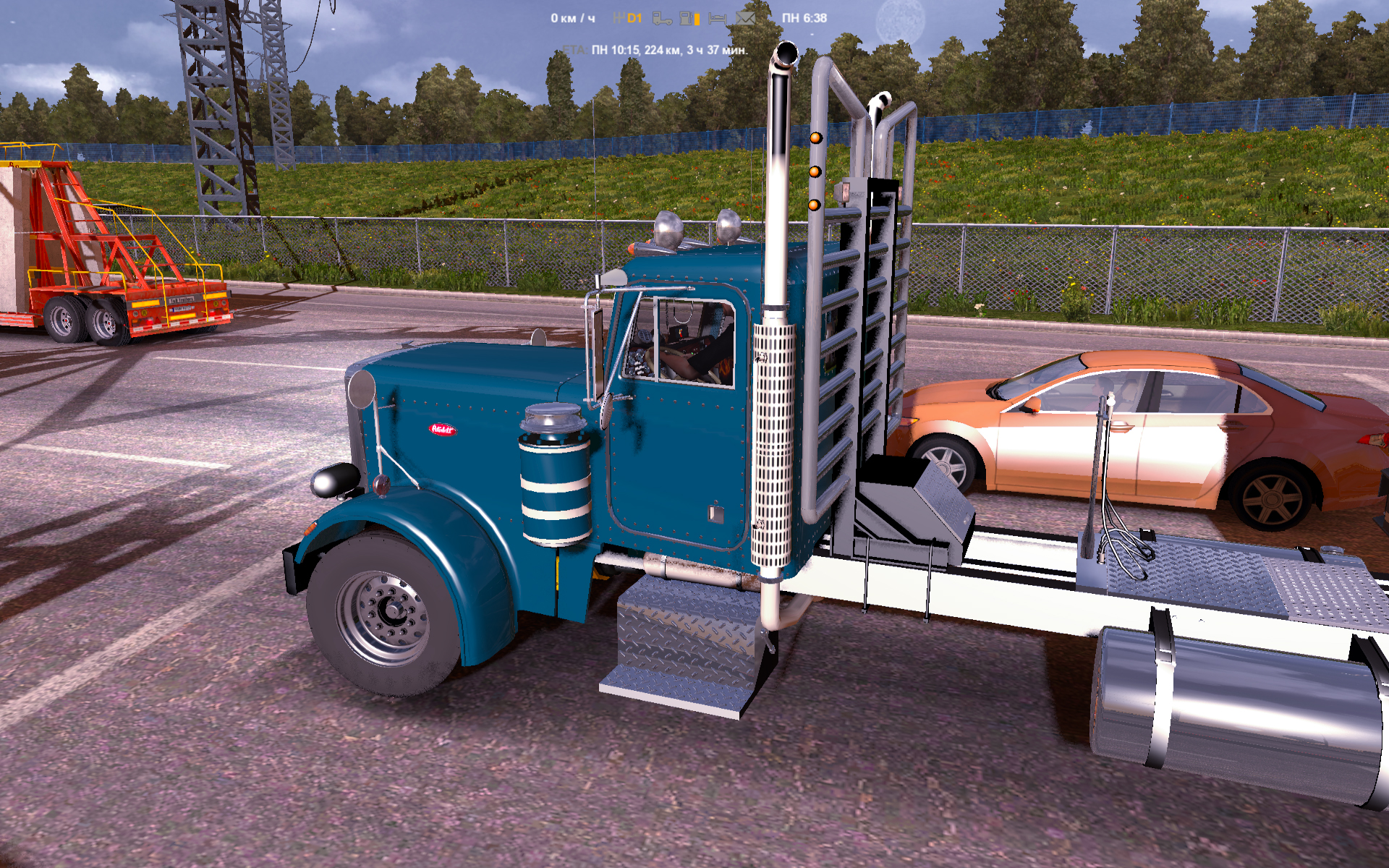Click the gearbox shifter icon
The width and height of the screenshot is (1389, 868).
(619, 18)
